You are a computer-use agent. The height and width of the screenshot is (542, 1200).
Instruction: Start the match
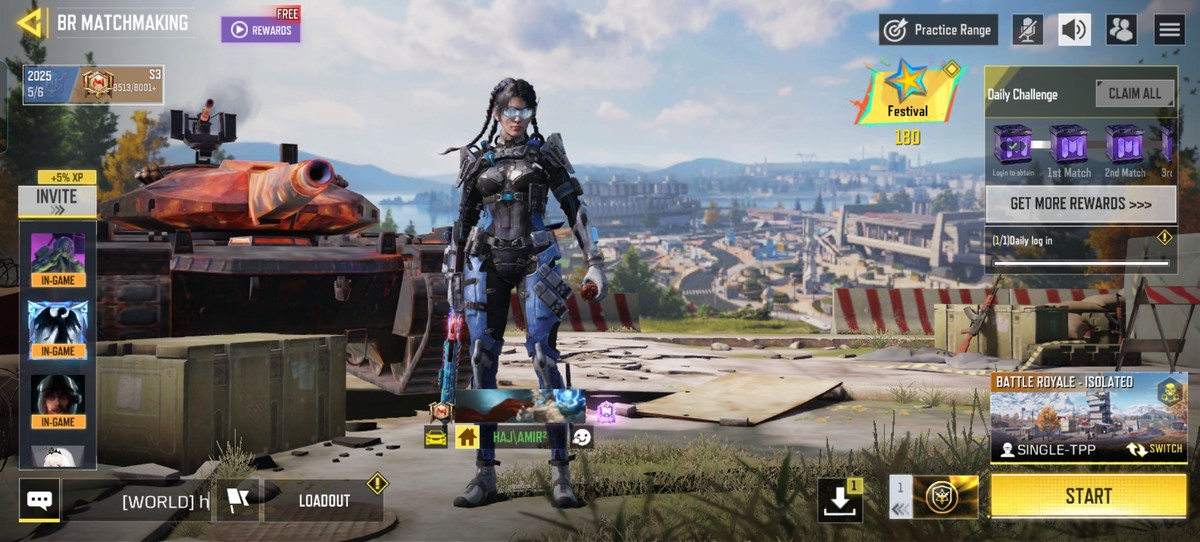tap(1088, 496)
